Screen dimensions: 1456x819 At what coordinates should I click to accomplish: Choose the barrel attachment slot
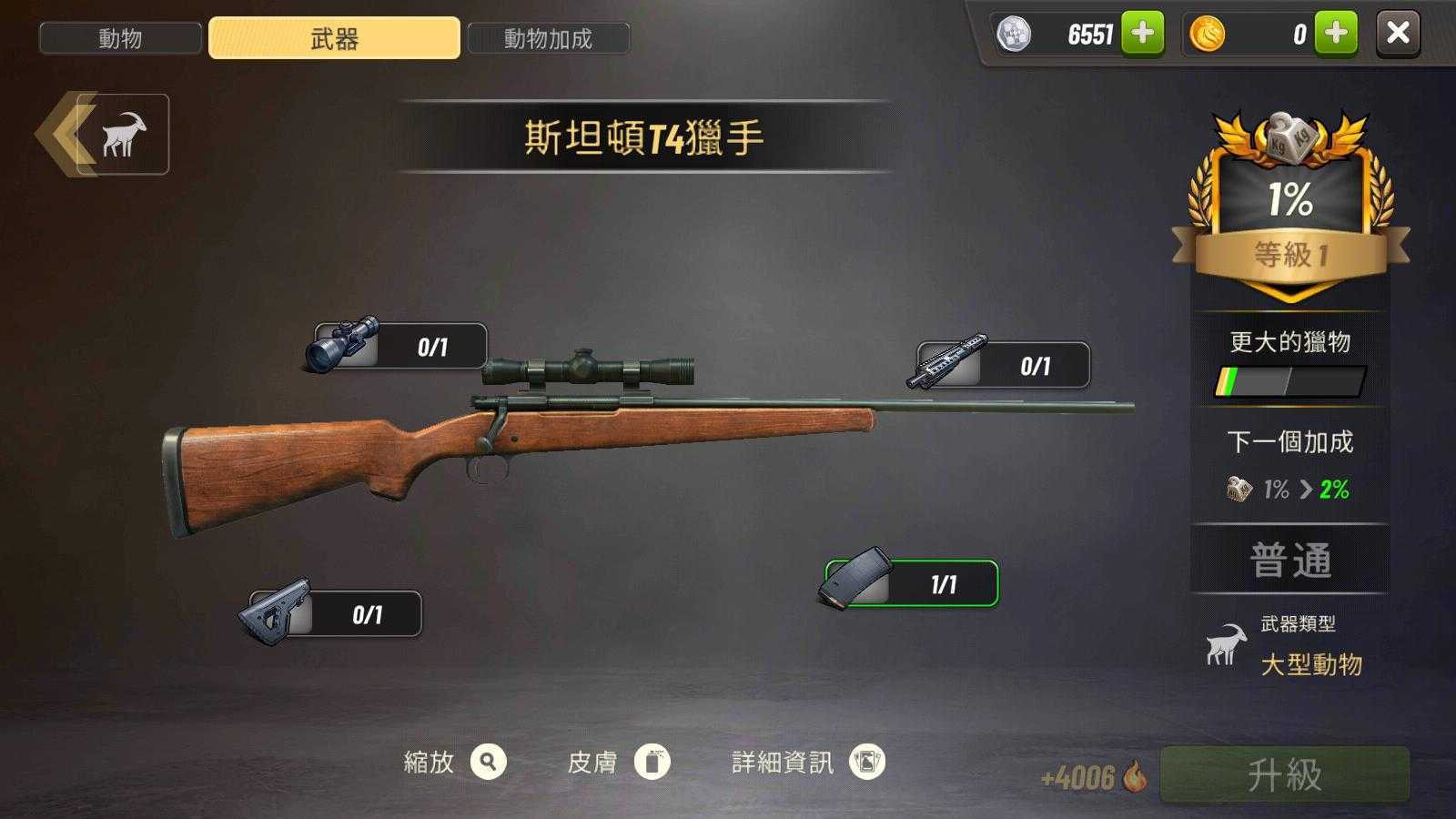click(x=1001, y=365)
